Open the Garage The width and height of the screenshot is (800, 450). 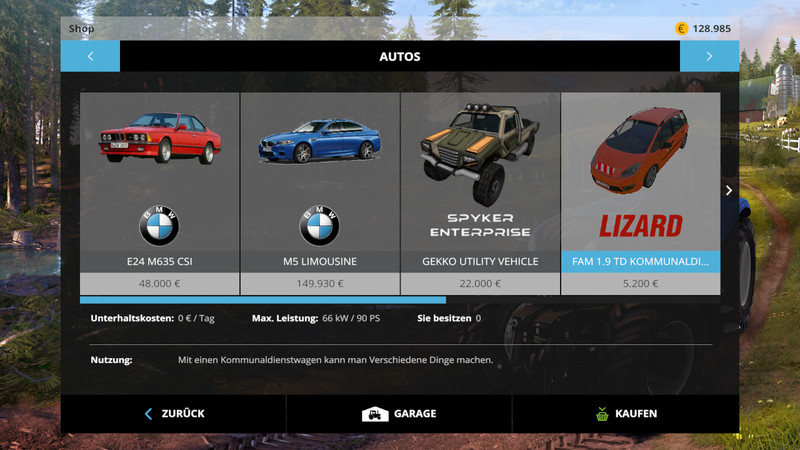pos(399,413)
